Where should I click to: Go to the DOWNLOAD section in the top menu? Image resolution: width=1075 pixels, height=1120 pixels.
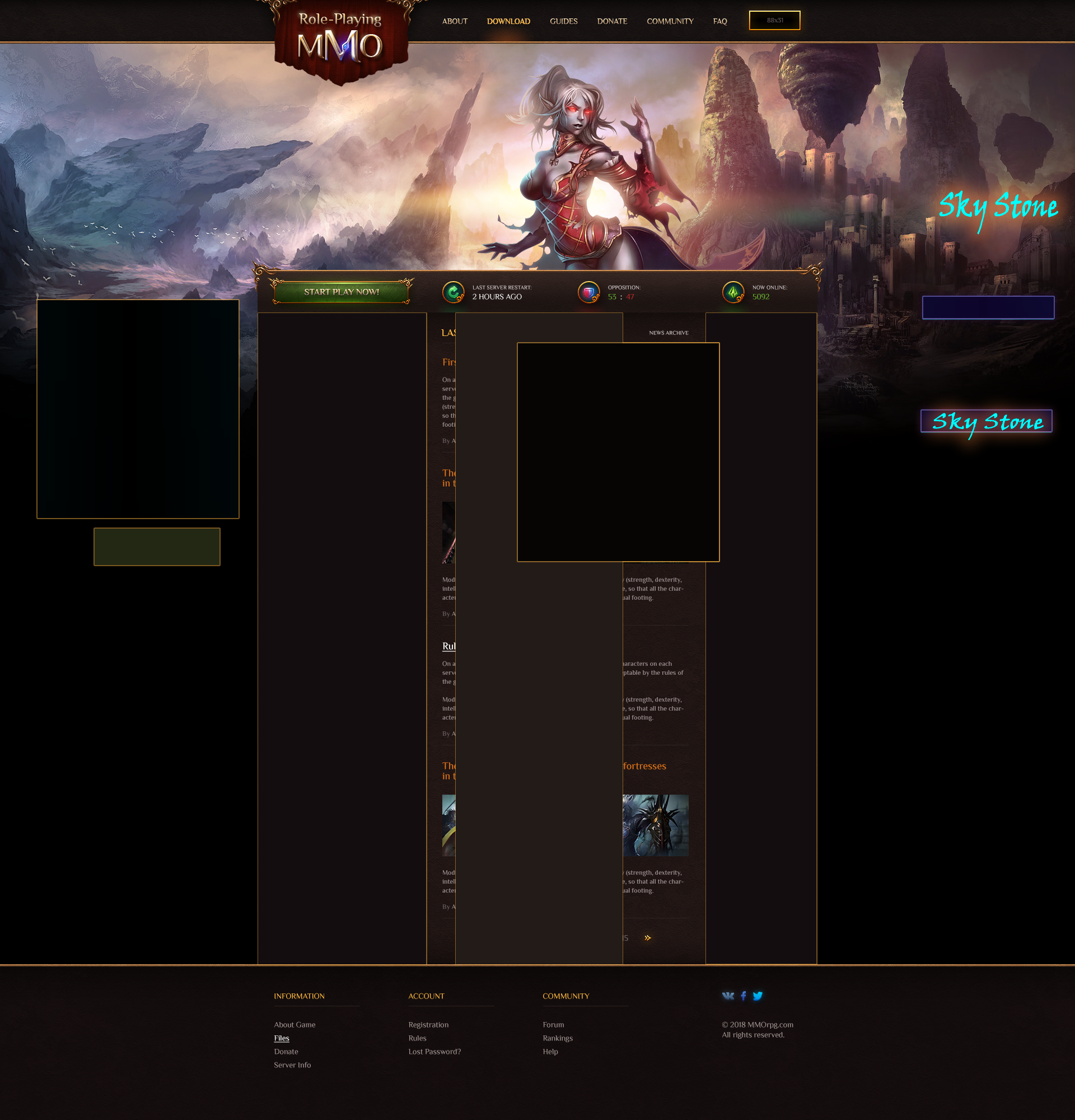[508, 21]
